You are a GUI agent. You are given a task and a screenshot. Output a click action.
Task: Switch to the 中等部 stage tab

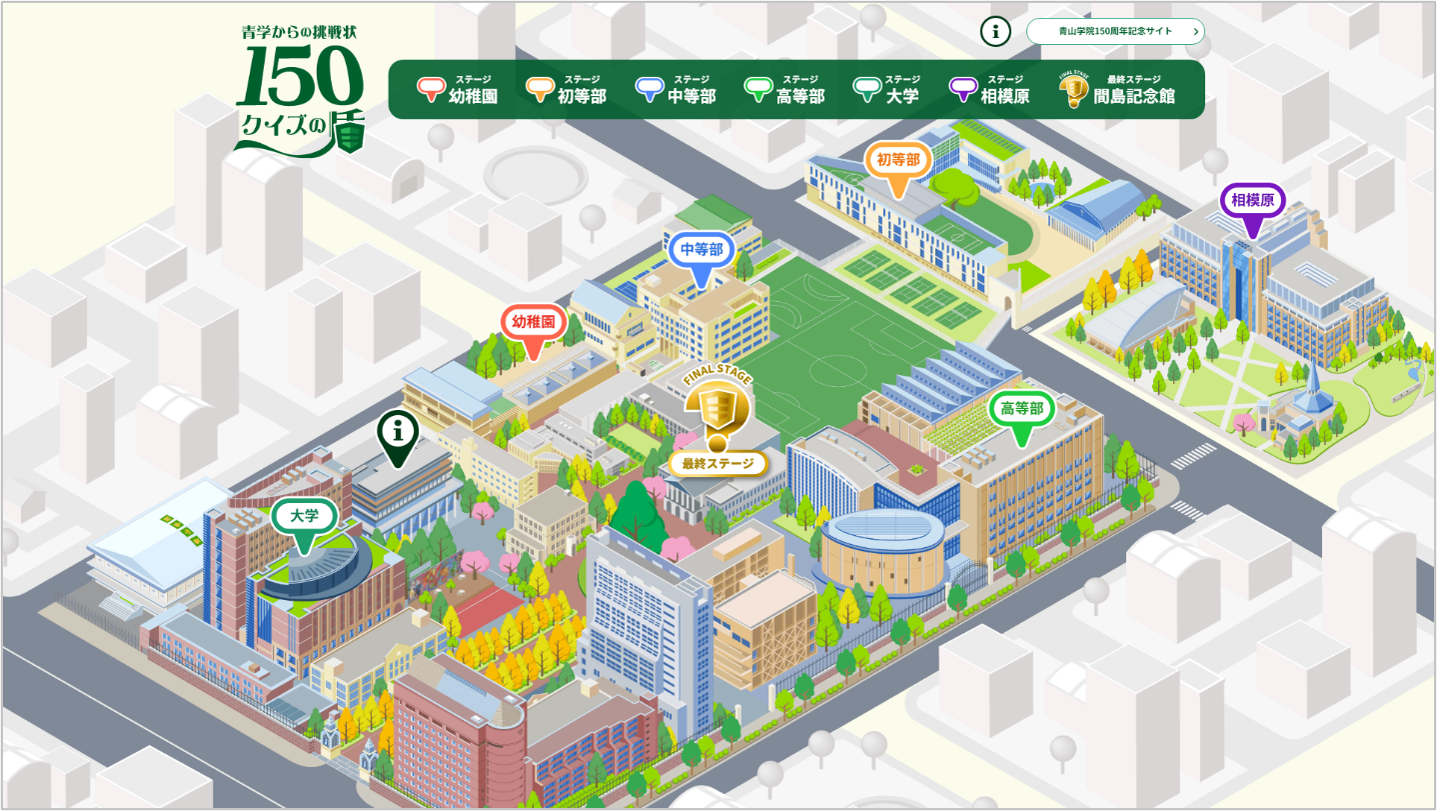(676, 90)
